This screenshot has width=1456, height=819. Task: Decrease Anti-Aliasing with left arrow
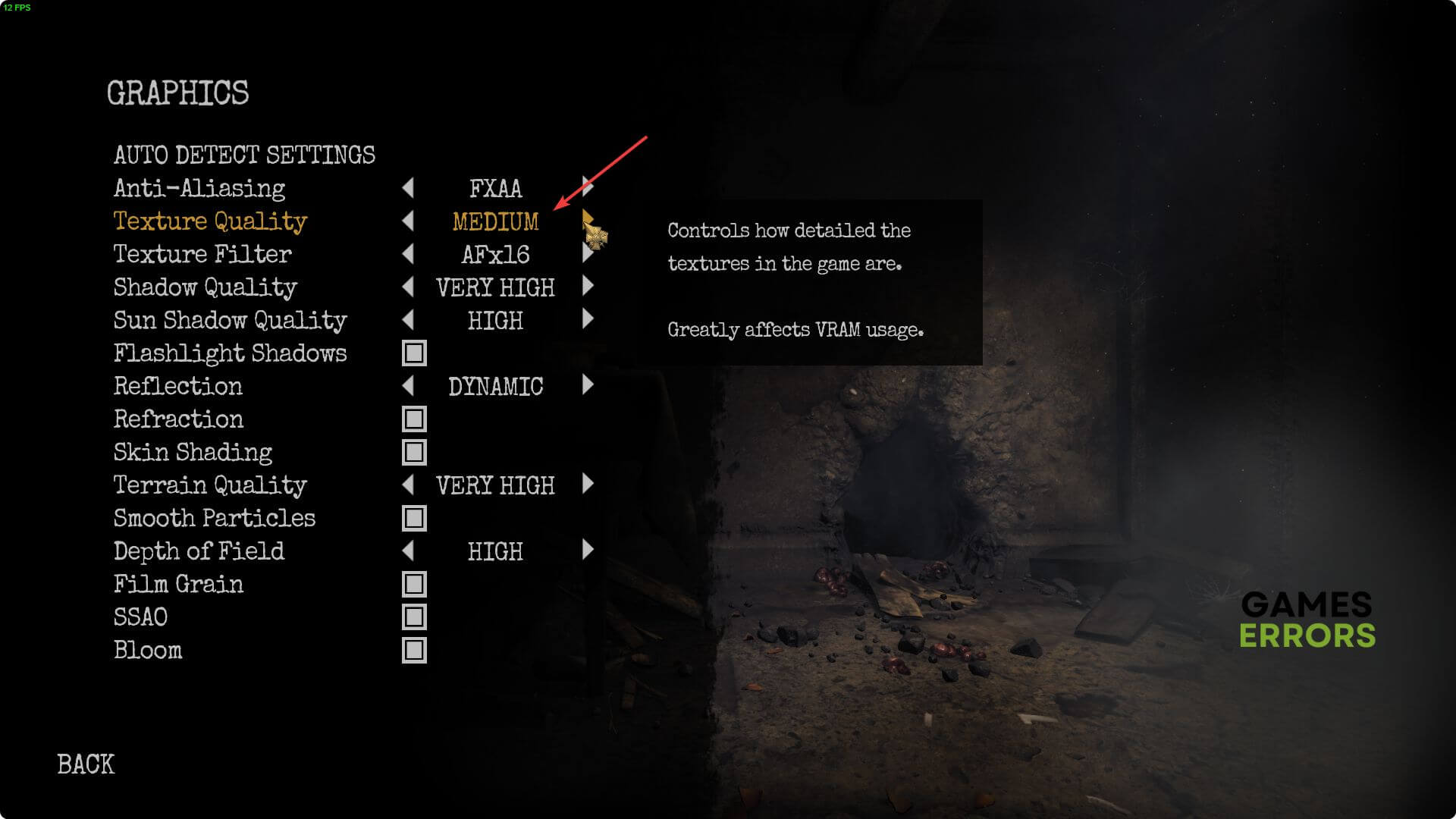click(408, 187)
